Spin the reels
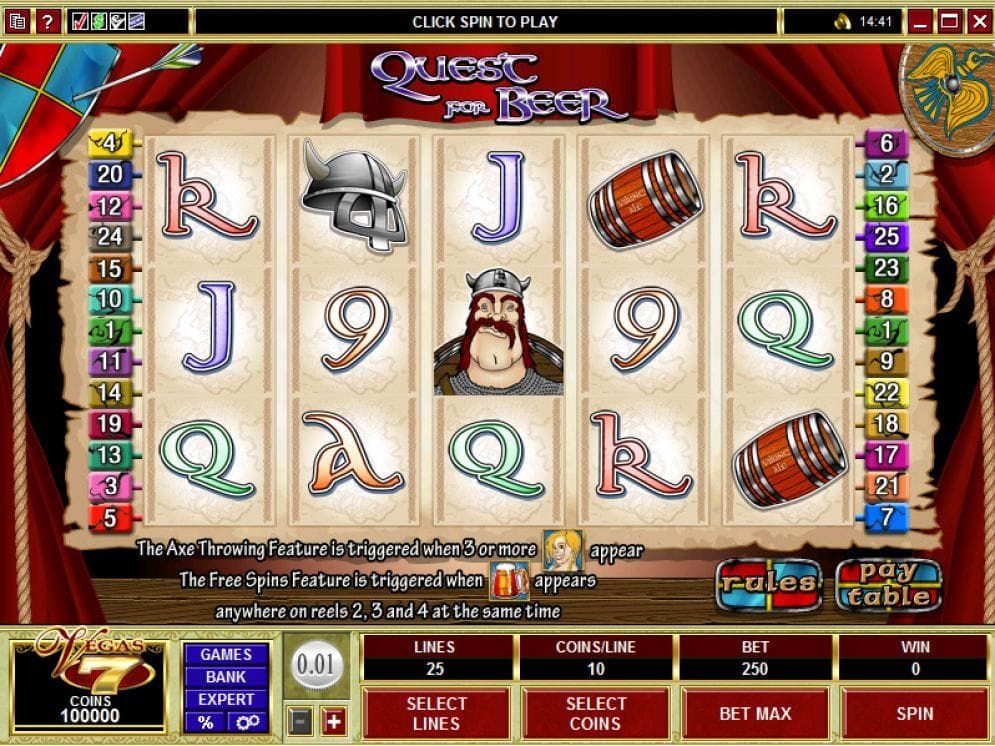995x746 pixels. [x=914, y=713]
